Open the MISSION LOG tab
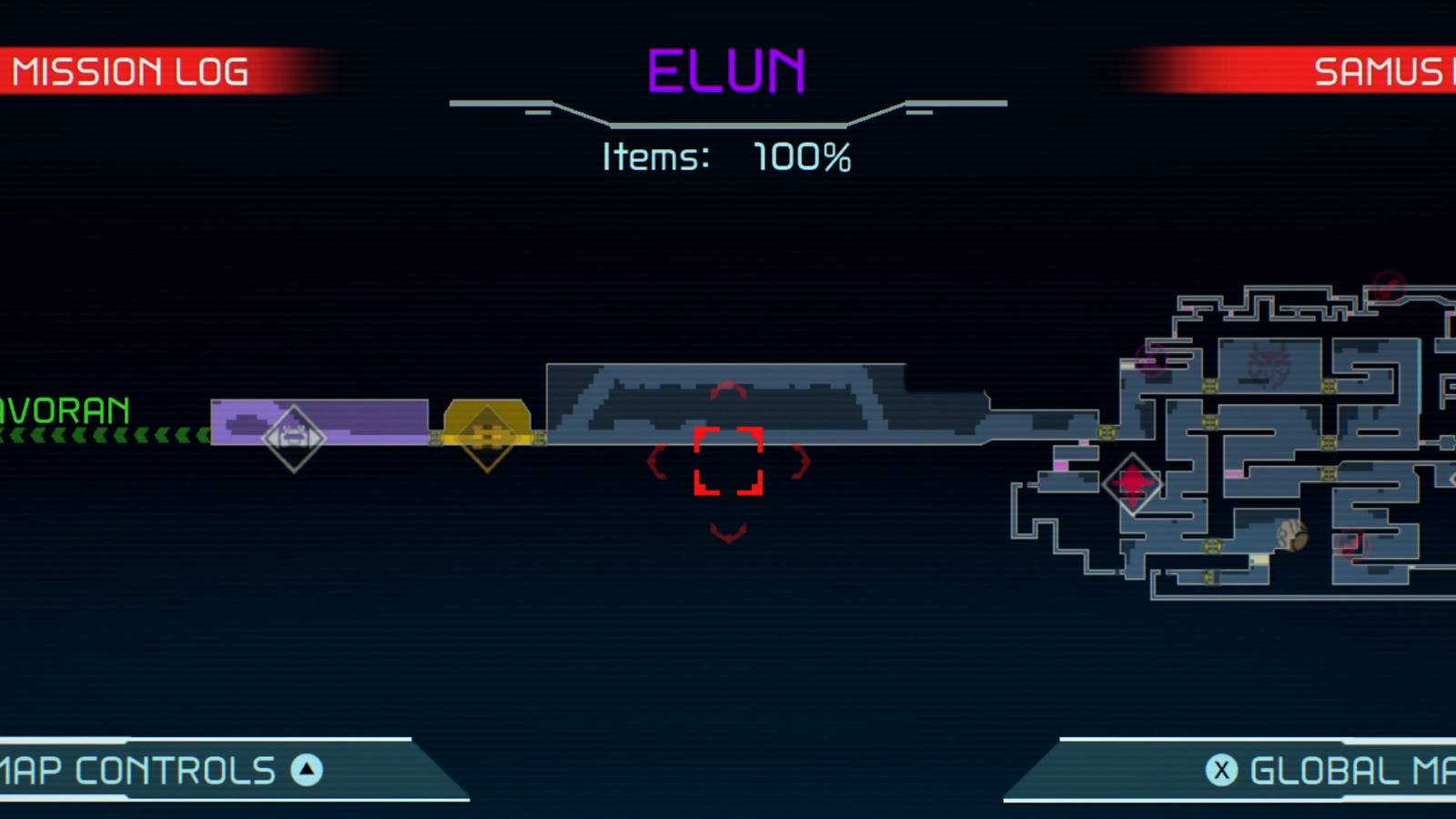1456x819 pixels. (x=132, y=70)
